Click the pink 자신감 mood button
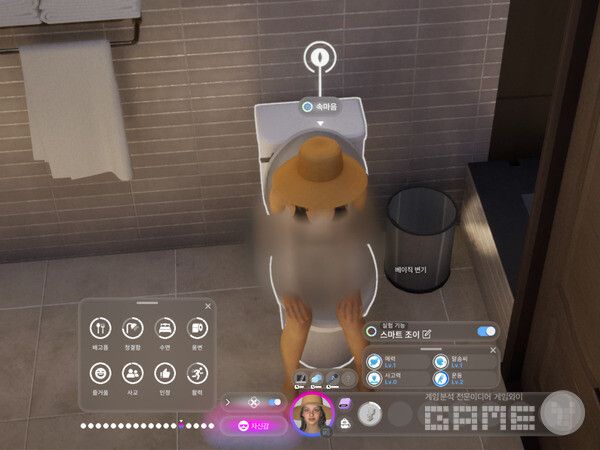This screenshot has height=450, width=600. (253, 426)
